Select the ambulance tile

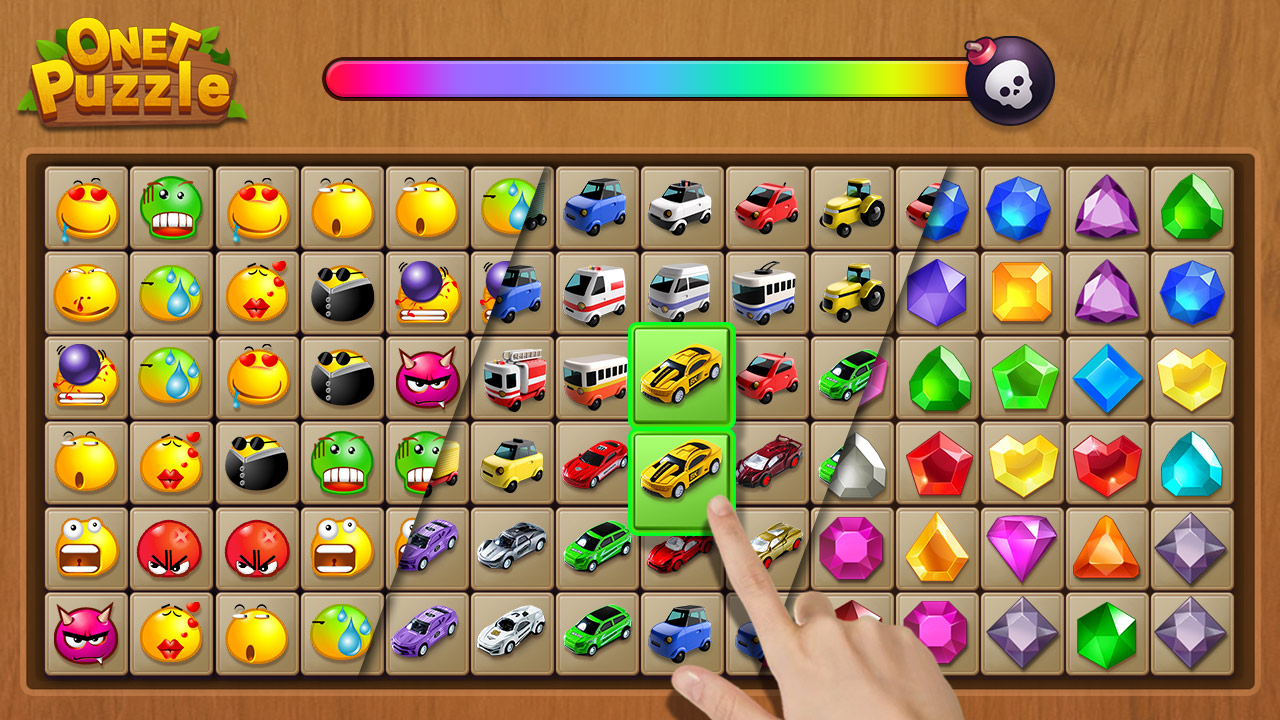click(x=596, y=293)
